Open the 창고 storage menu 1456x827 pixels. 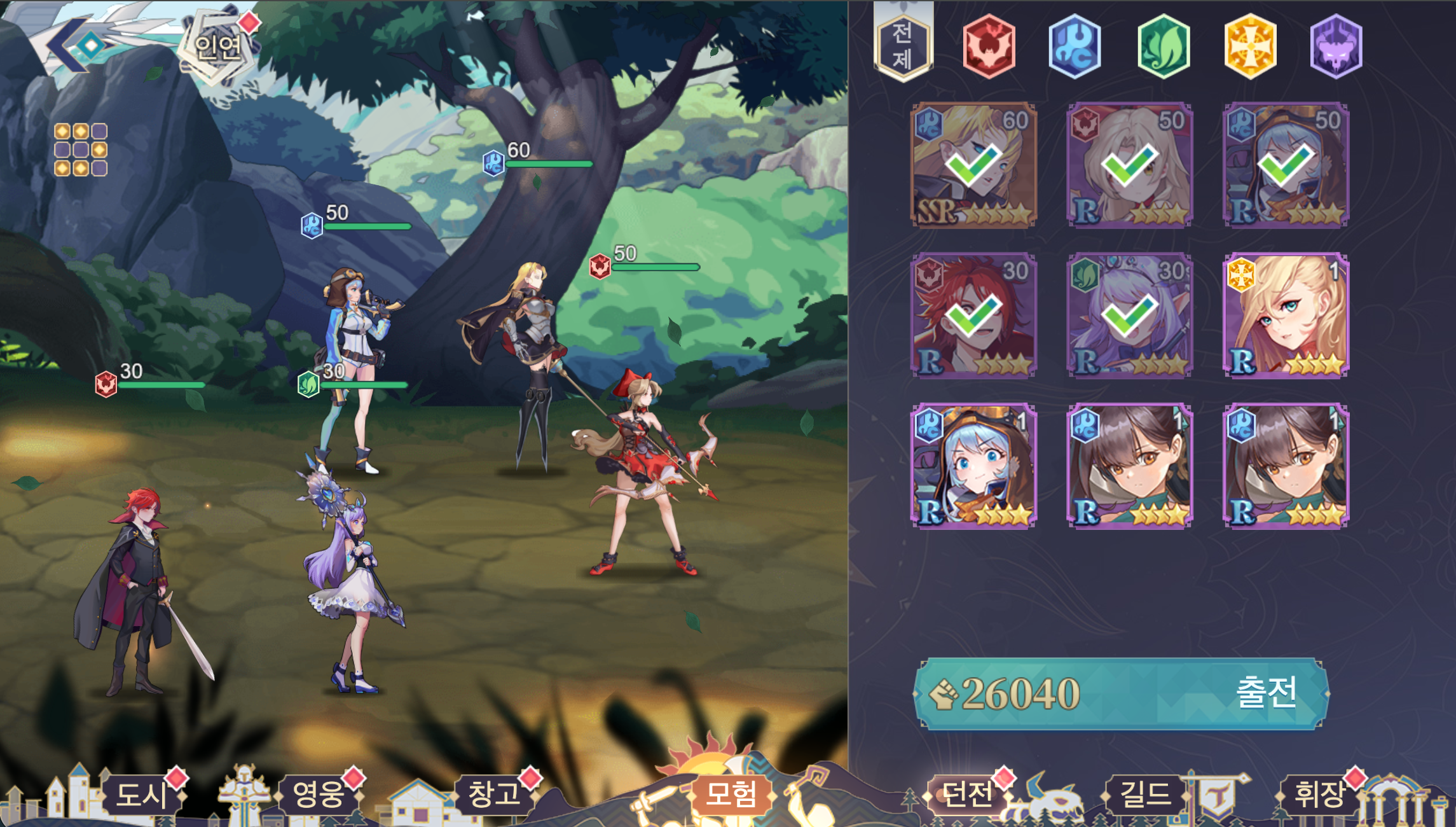click(493, 794)
